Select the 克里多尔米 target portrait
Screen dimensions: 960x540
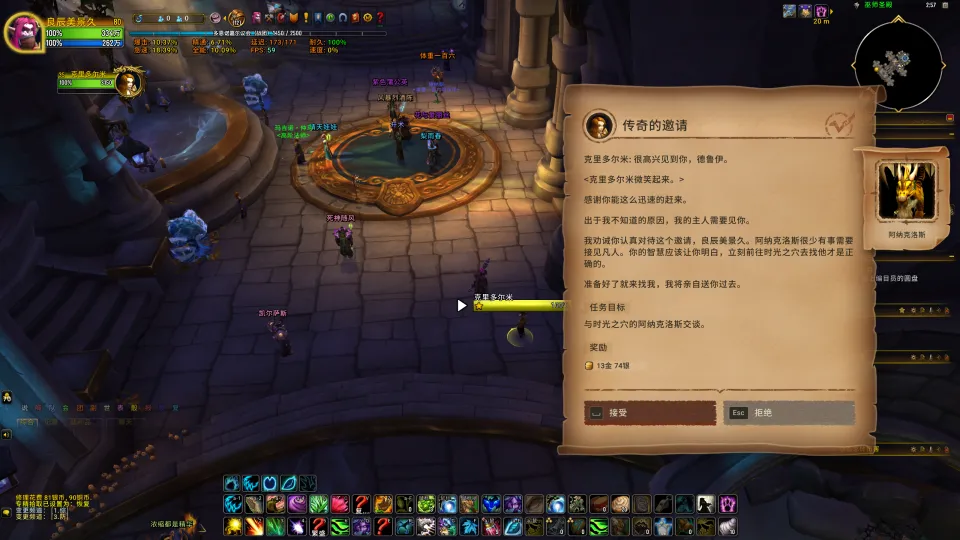tap(126, 84)
